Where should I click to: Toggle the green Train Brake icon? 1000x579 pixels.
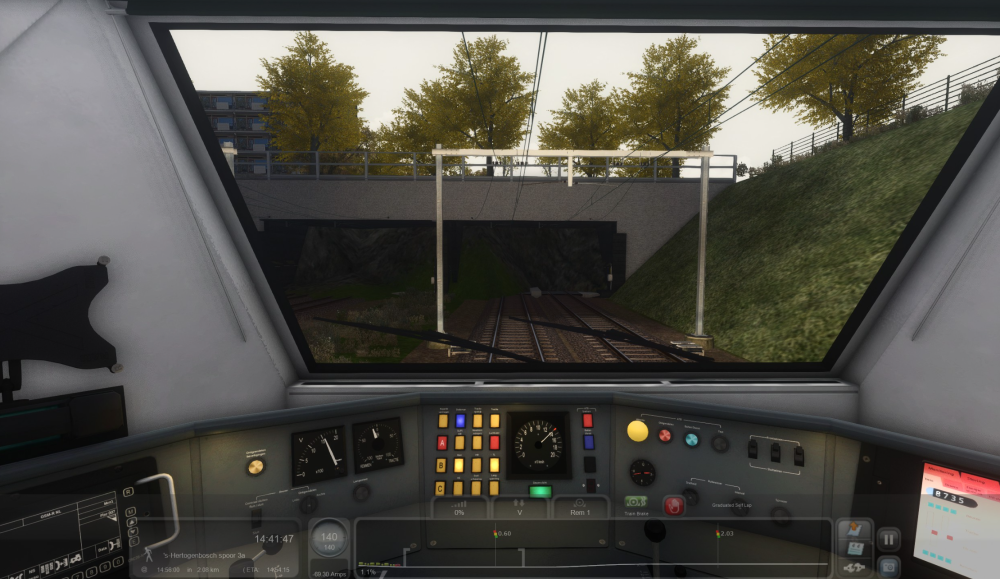coord(636,501)
